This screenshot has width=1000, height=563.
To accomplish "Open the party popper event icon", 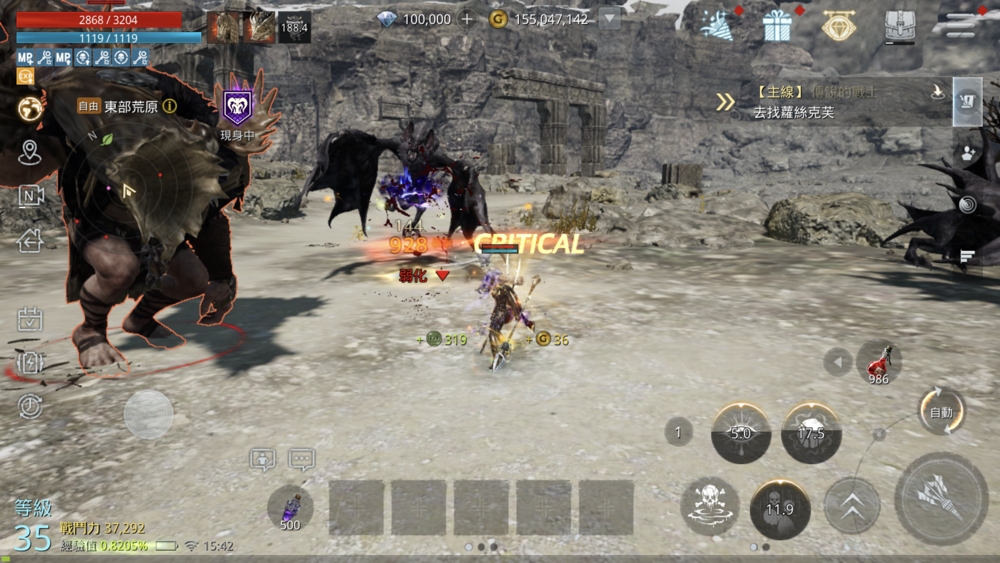I will coord(716,25).
